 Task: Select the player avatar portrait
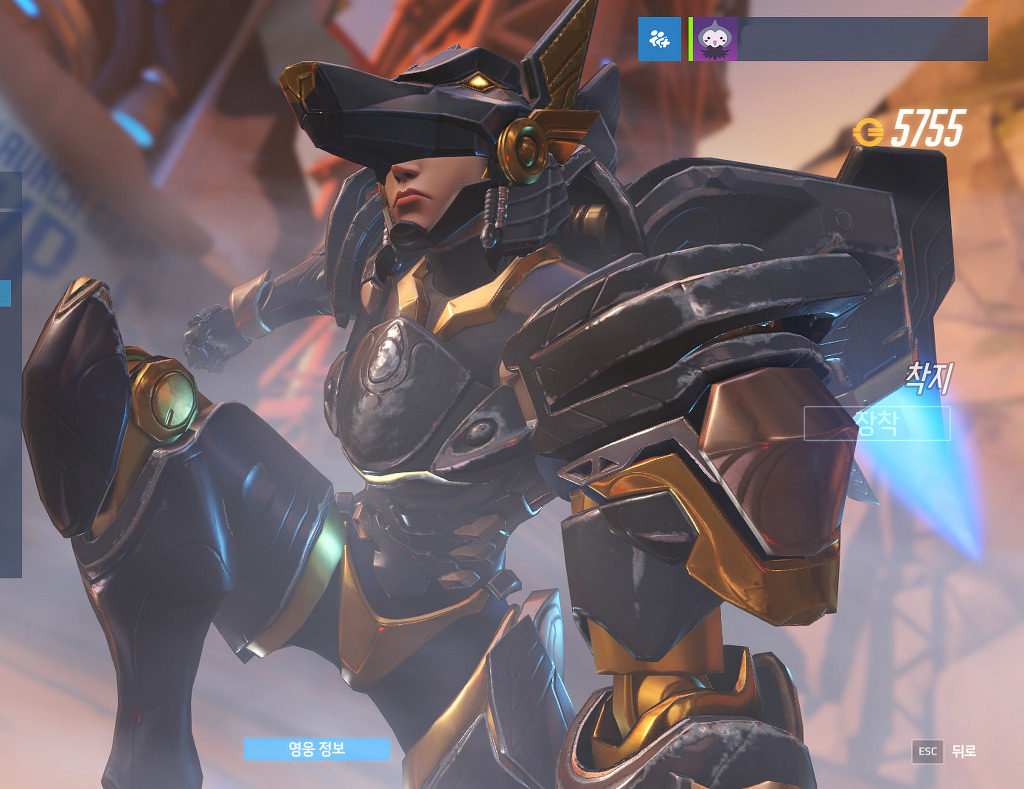coord(716,39)
